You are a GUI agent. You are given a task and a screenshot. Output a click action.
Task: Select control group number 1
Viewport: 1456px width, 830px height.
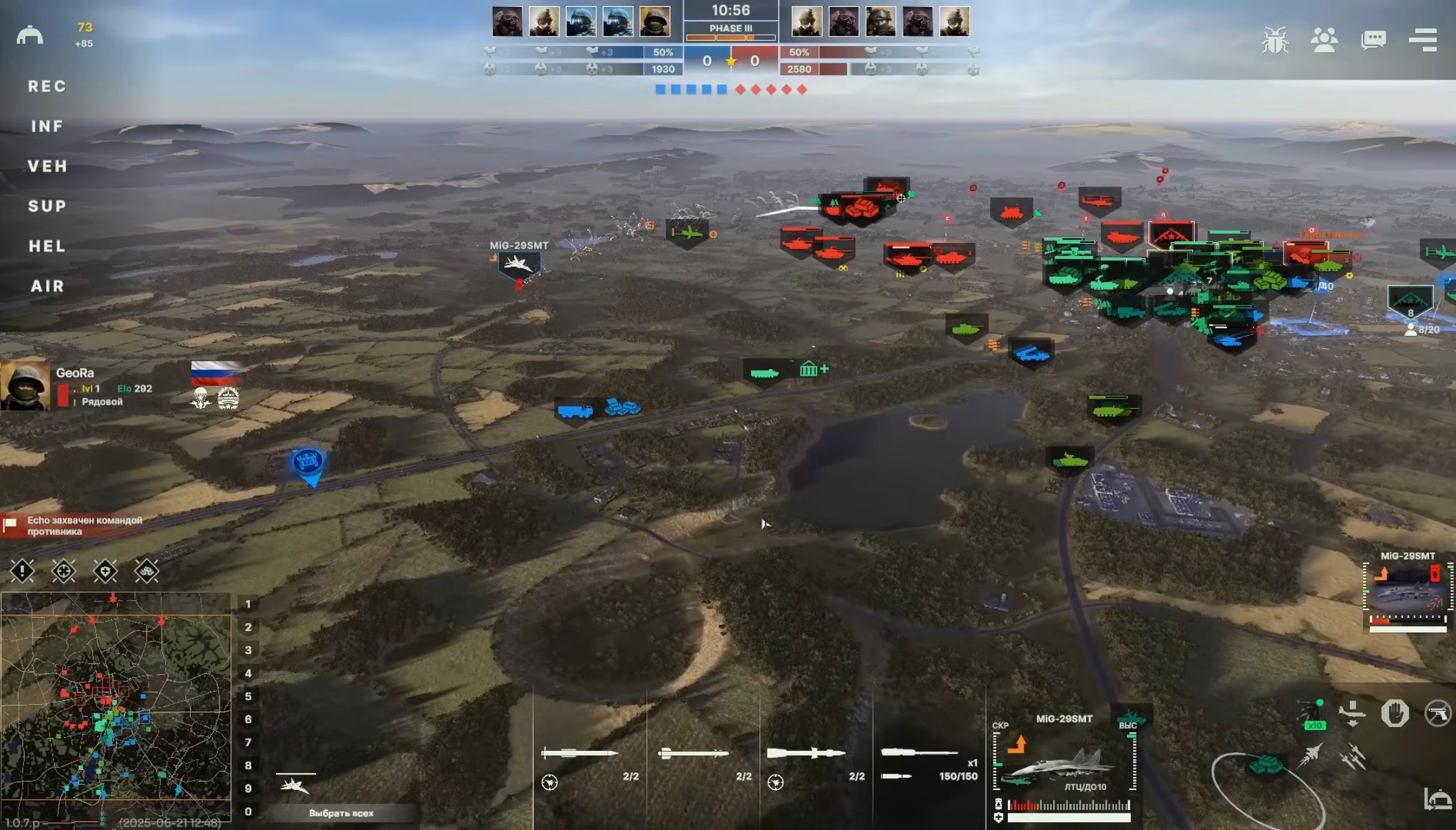click(248, 604)
